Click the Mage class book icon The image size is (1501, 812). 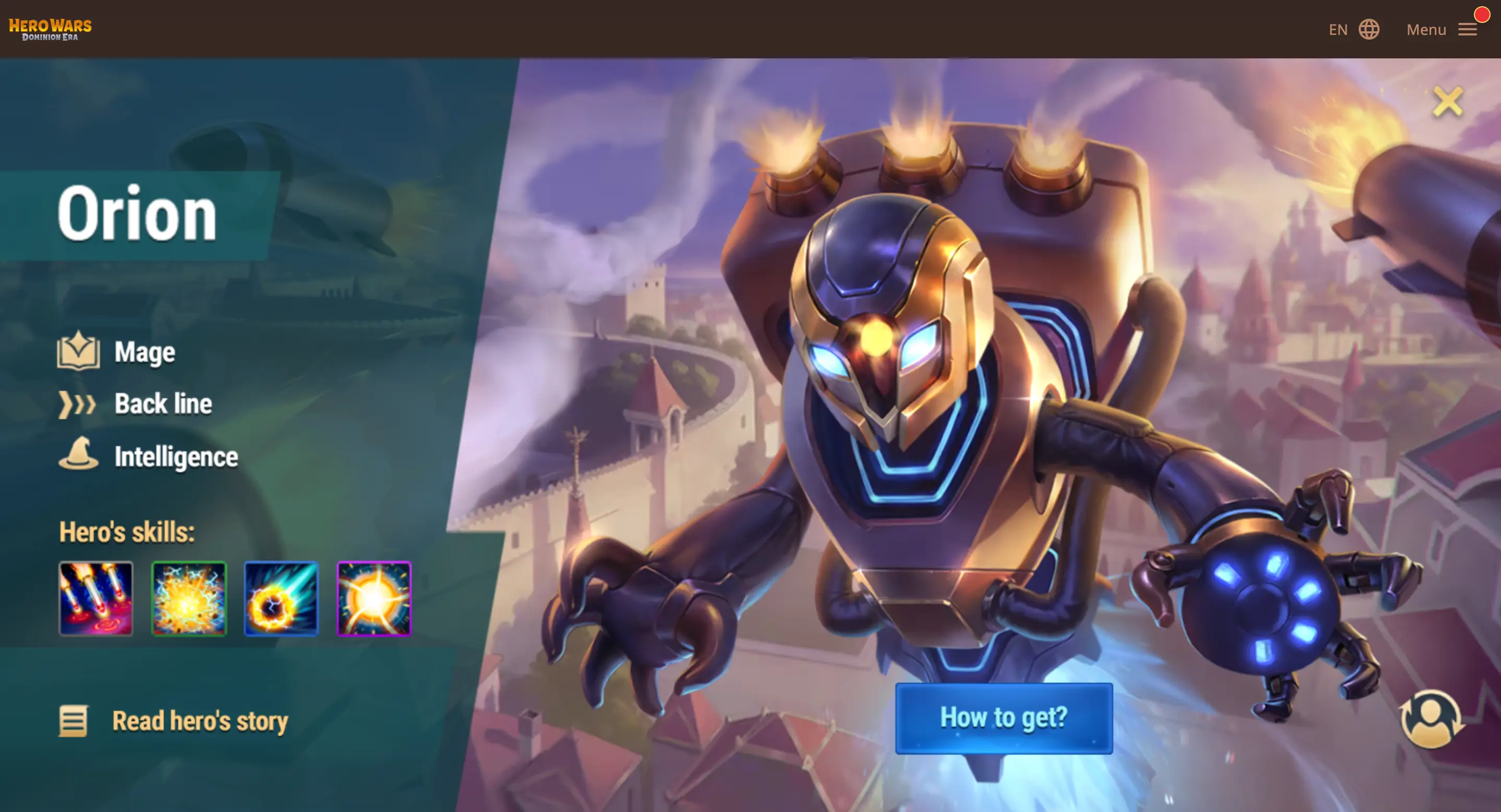pos(80,351)
